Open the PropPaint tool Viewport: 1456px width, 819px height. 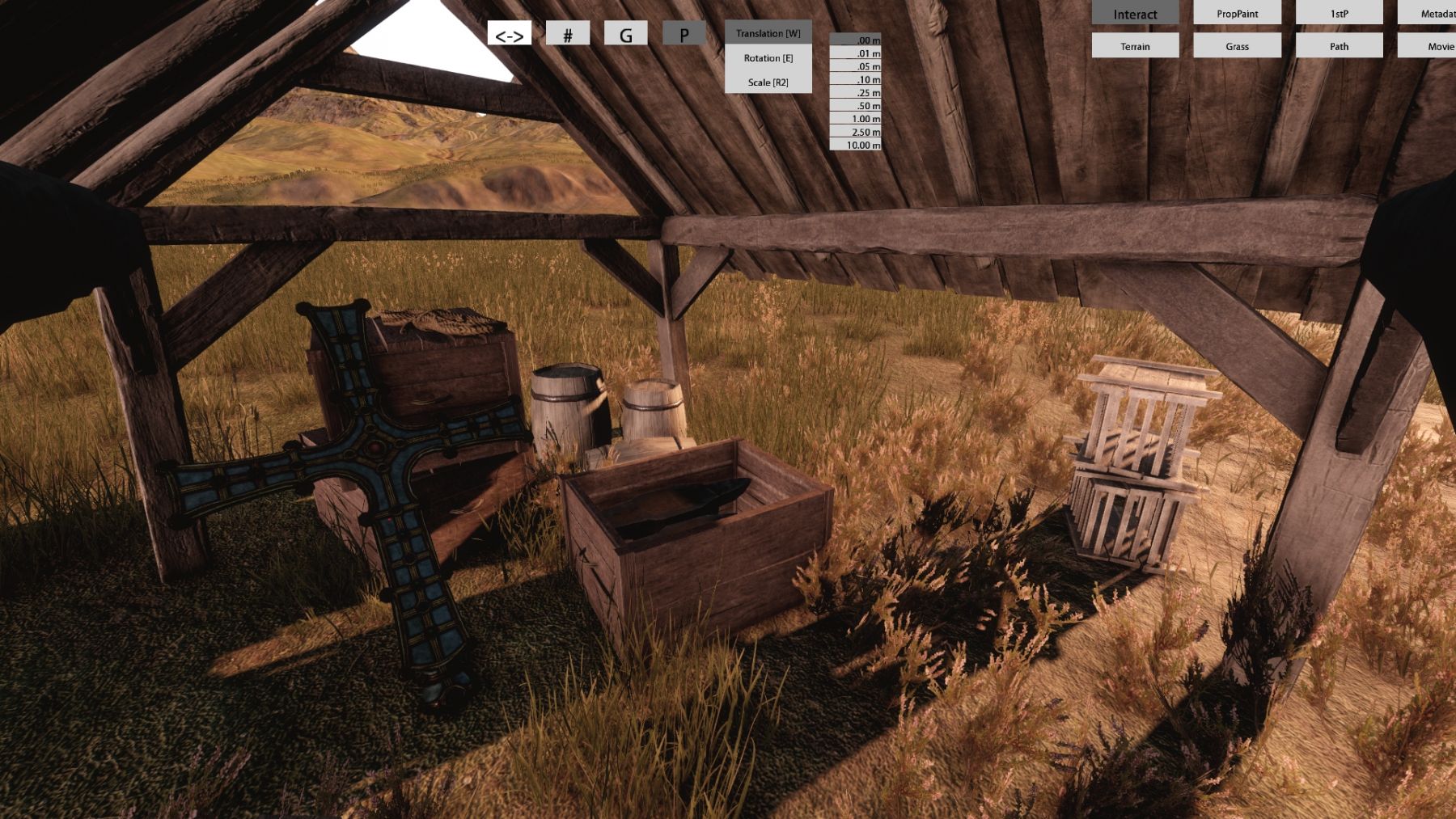coord(1237,14)
